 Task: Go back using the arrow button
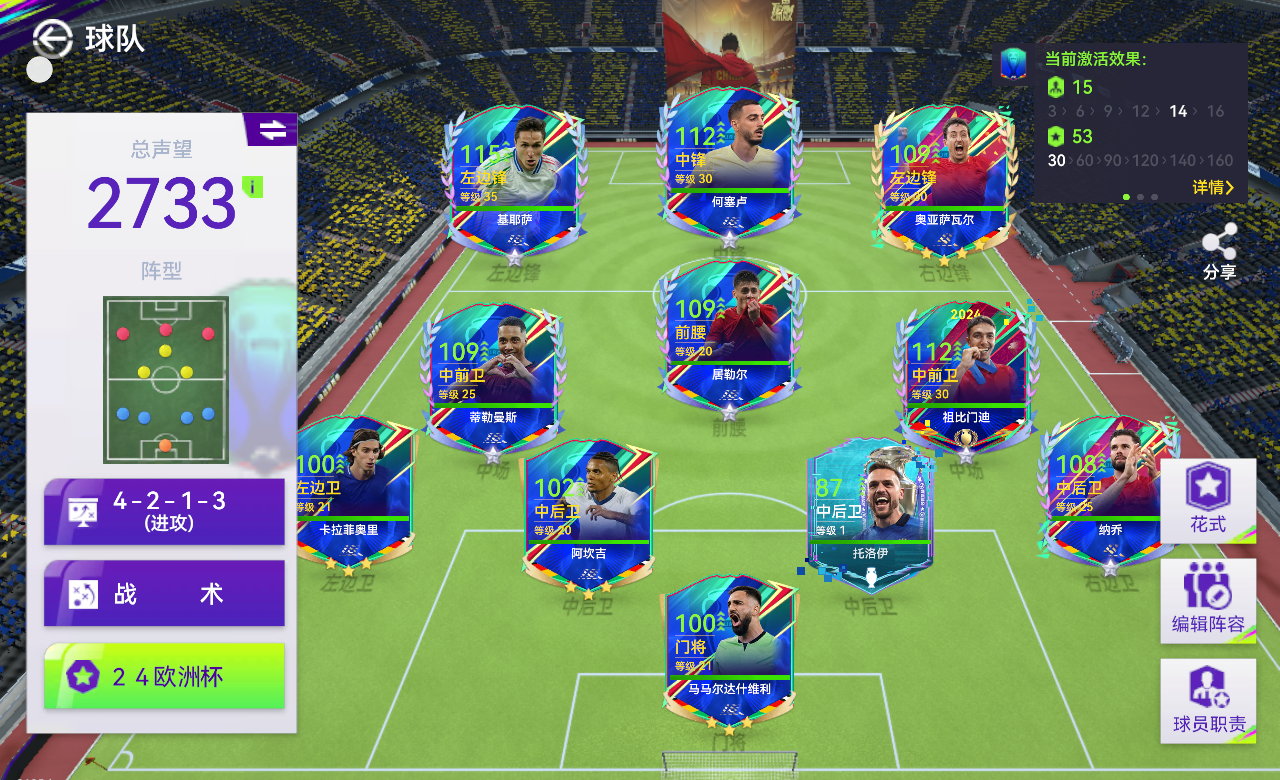52,38
